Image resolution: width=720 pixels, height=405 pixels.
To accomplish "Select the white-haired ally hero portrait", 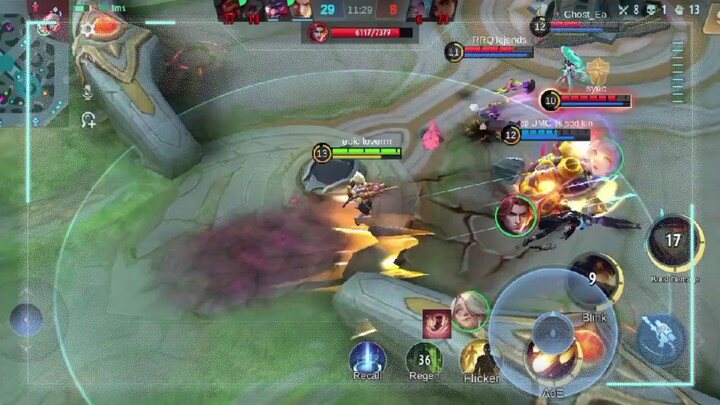I will click(x=468, y=311).
